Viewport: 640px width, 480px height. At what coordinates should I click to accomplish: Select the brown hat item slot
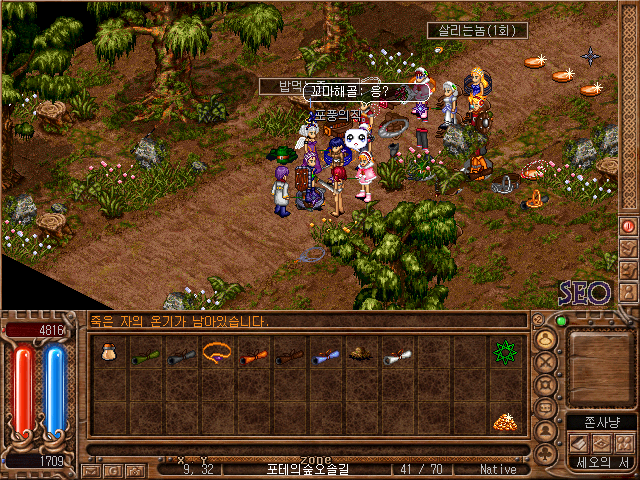coord(362,354)
